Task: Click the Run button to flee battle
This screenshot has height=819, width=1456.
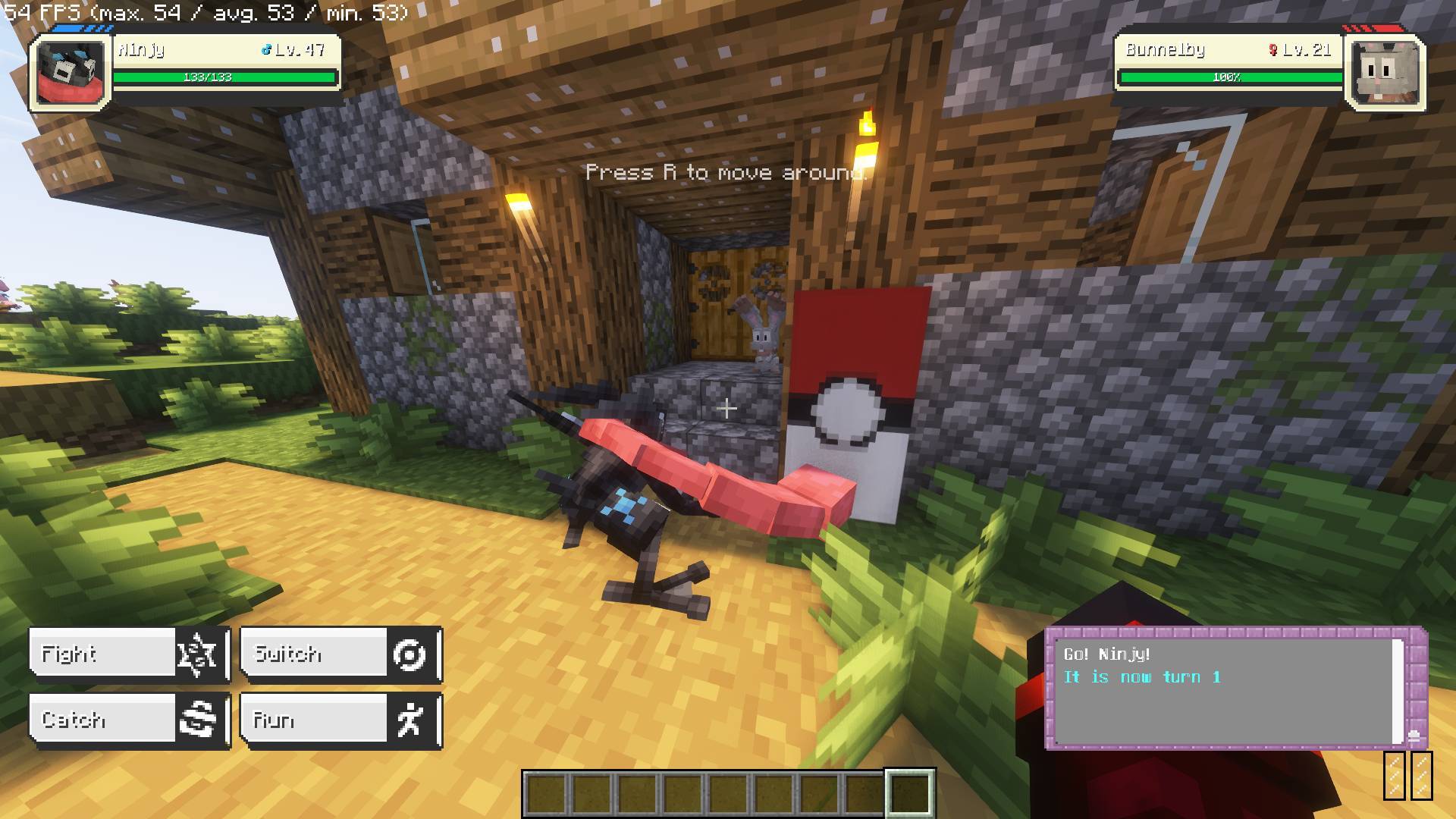Action: pos(311,720)
